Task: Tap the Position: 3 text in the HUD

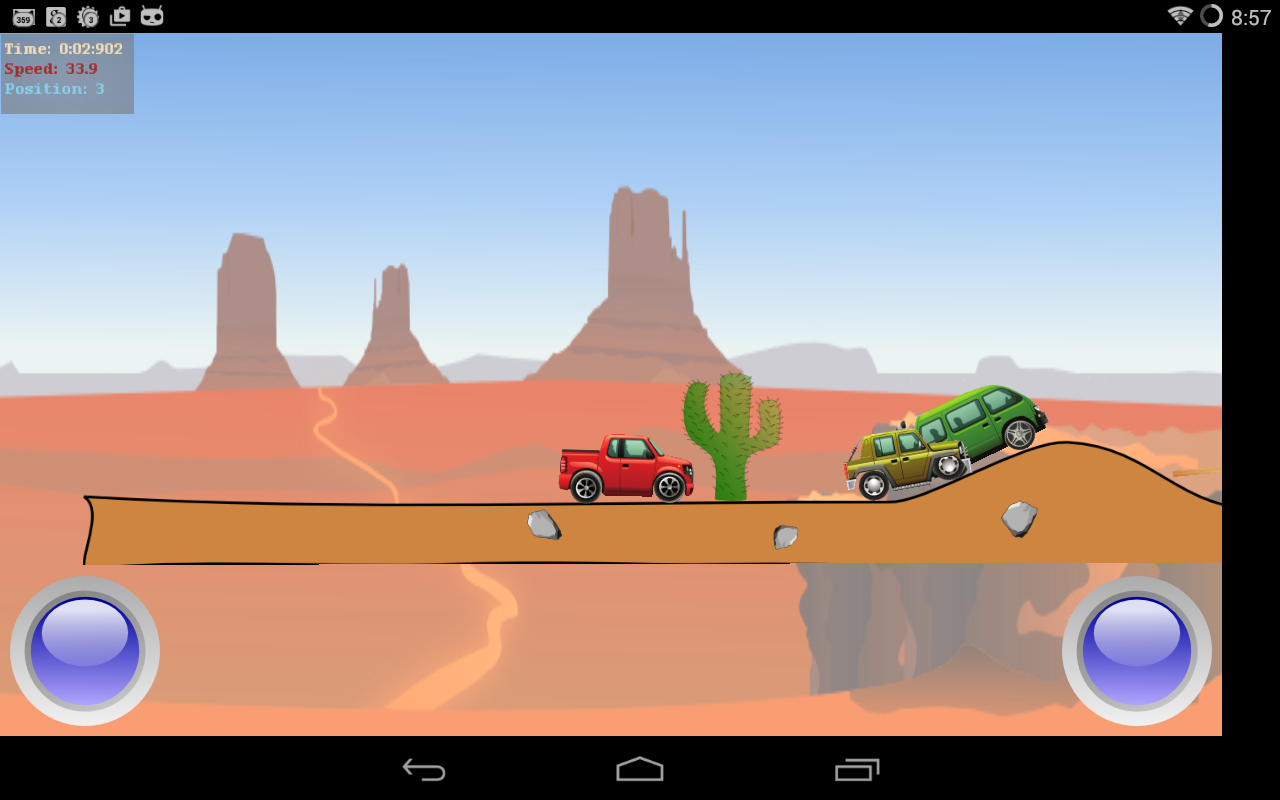Action: [55, 89]
